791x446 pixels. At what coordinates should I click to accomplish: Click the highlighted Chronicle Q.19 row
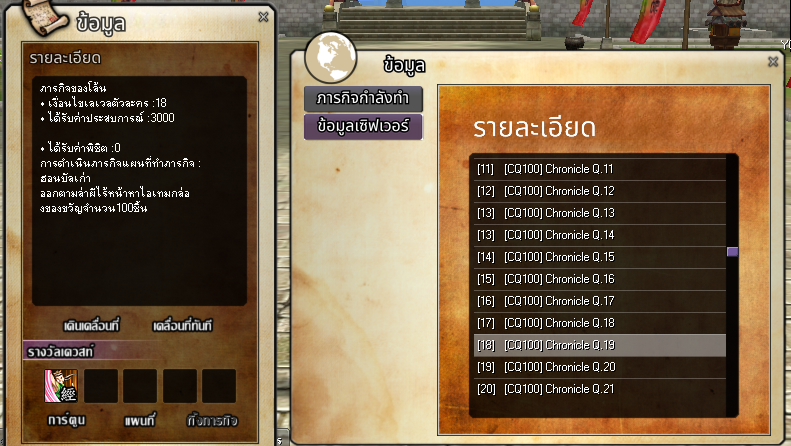[599, 345]
